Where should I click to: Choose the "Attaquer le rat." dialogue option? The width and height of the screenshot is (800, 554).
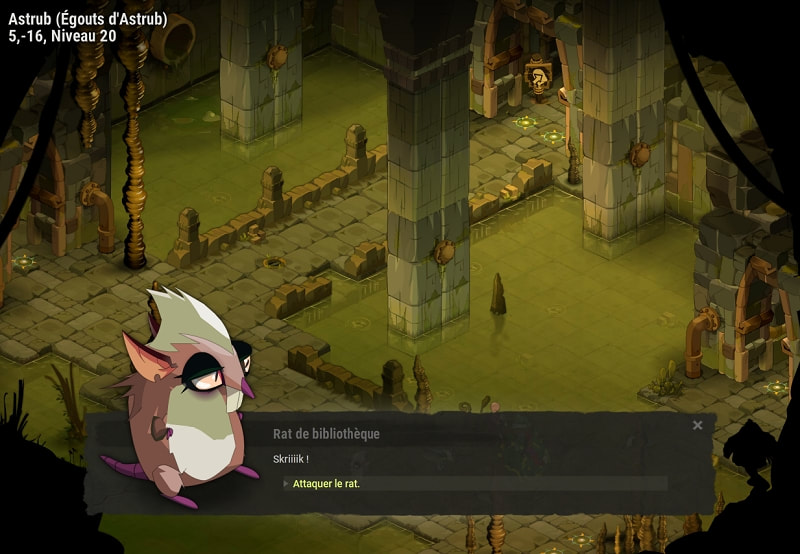tap(327, 484)
